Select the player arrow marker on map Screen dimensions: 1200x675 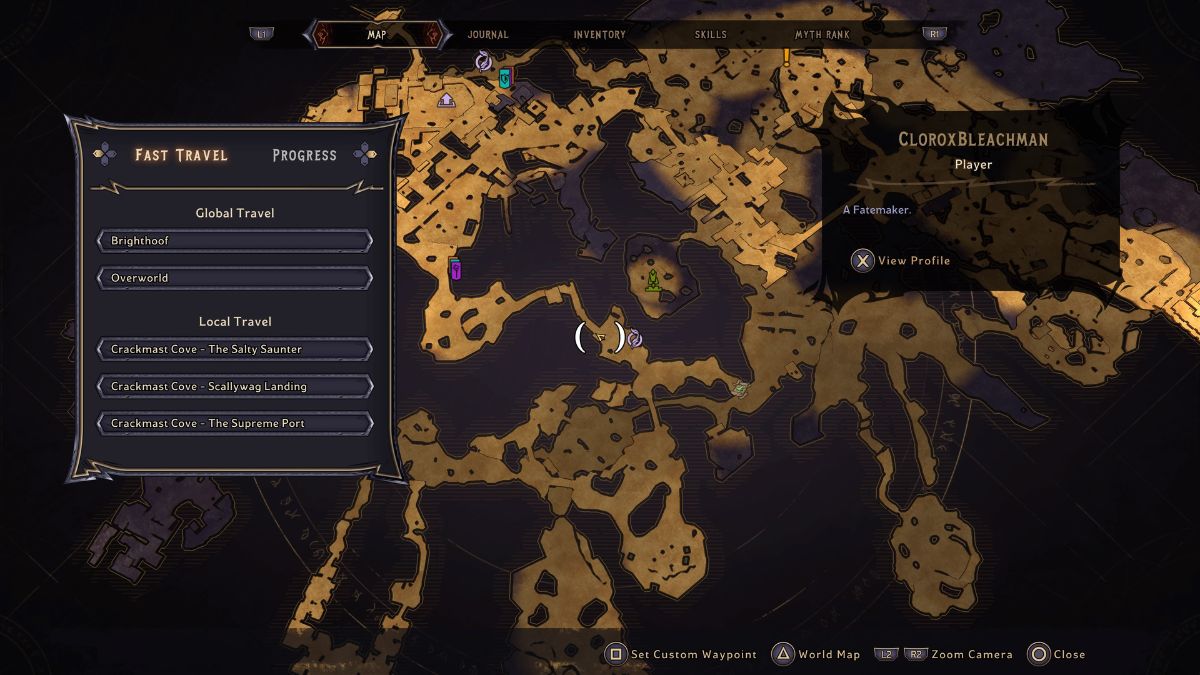pos(600,337)
